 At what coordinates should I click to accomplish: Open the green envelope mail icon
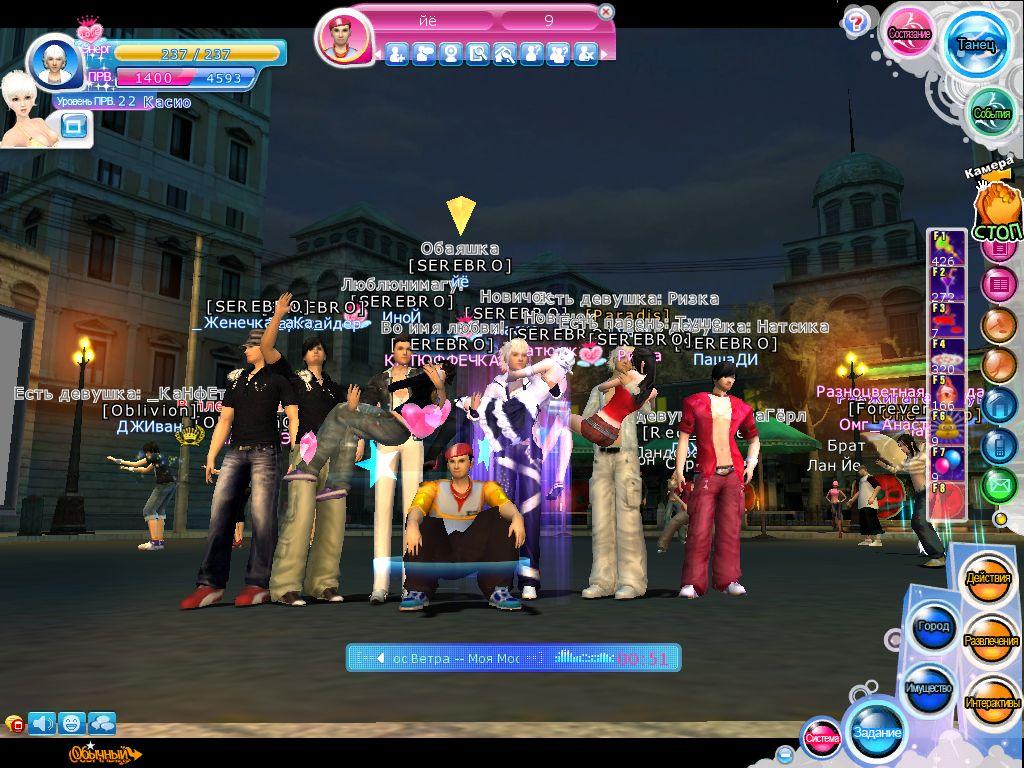(x=997, y=486)
